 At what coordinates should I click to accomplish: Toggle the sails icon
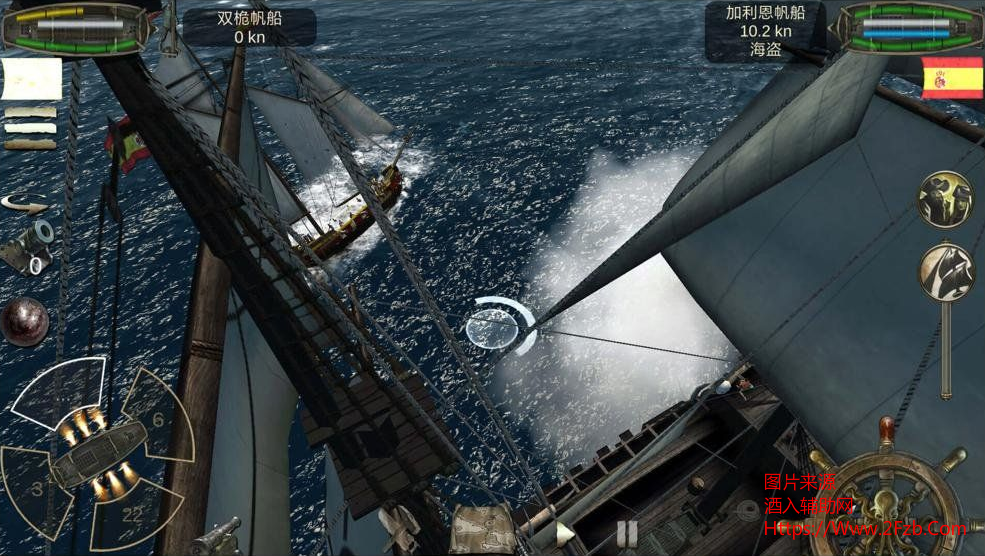(x=946, y=271)
